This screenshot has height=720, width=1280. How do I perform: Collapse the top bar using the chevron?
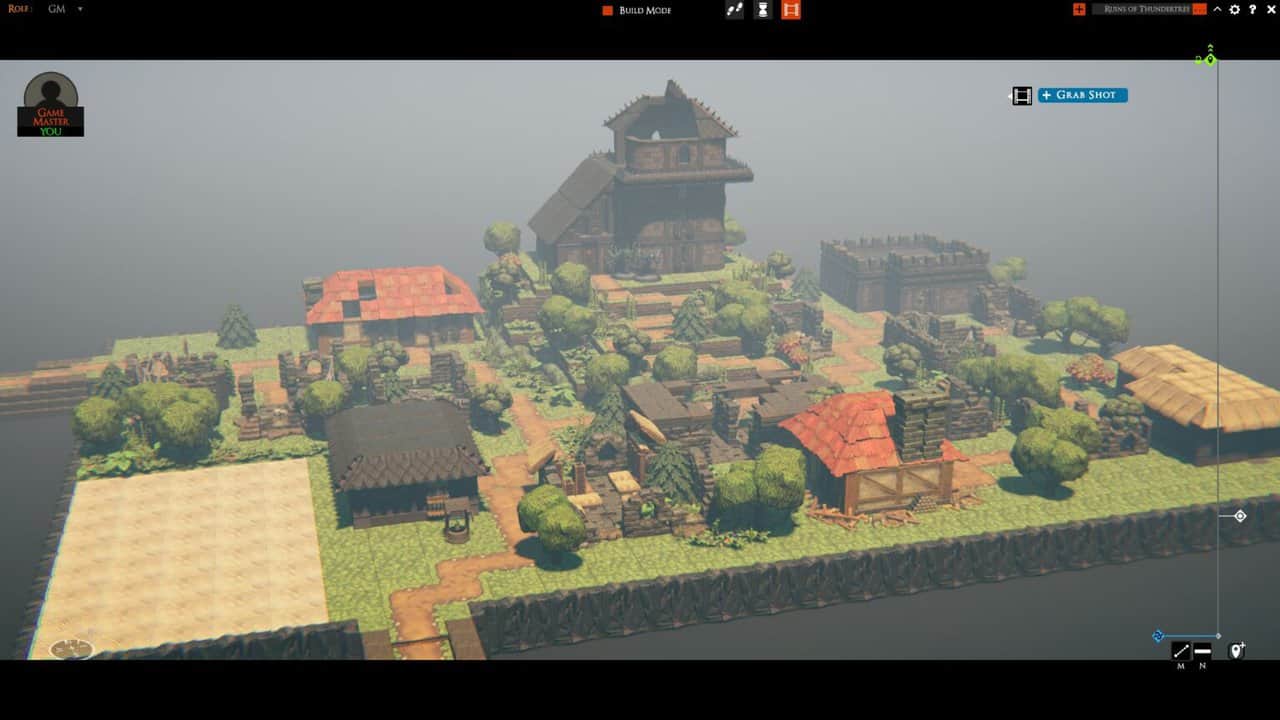[x=1217, y=9]
